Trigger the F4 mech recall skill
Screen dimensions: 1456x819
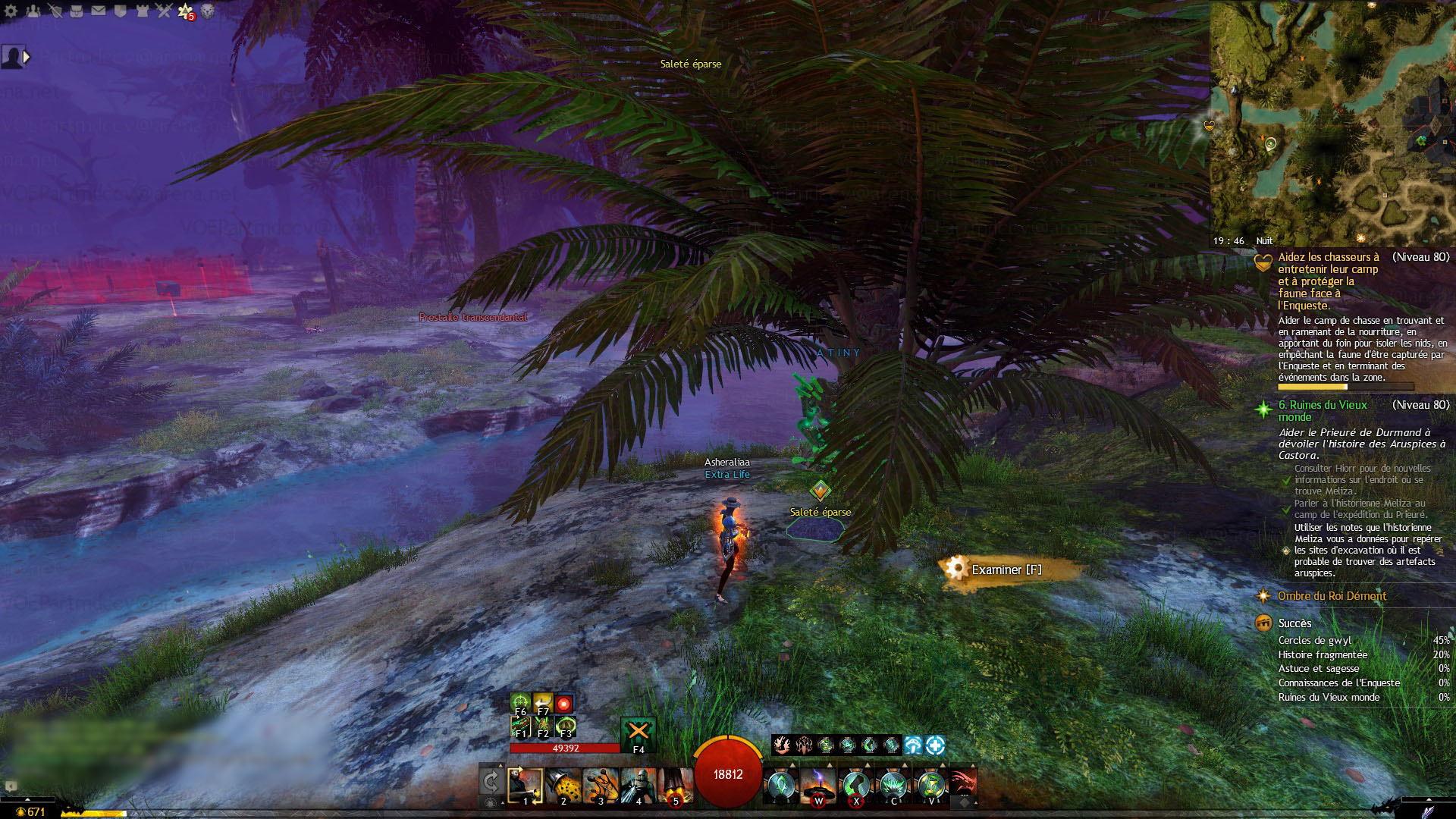639,733
